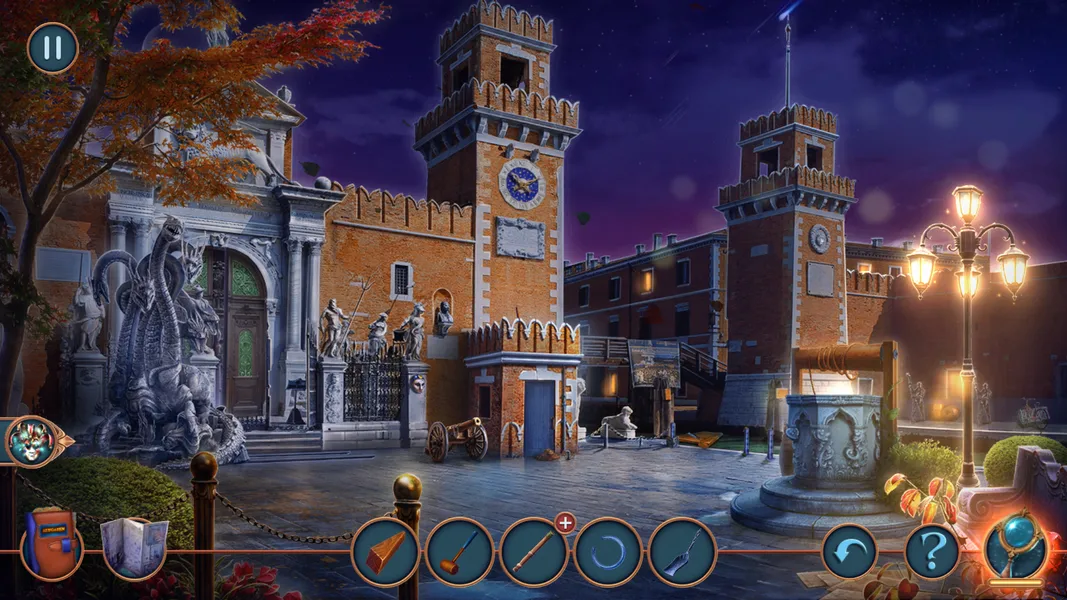The image size is (1067, 600).
Task: Click the curved back arrow button
Action: pyautogui.click(x=849, y=551)
